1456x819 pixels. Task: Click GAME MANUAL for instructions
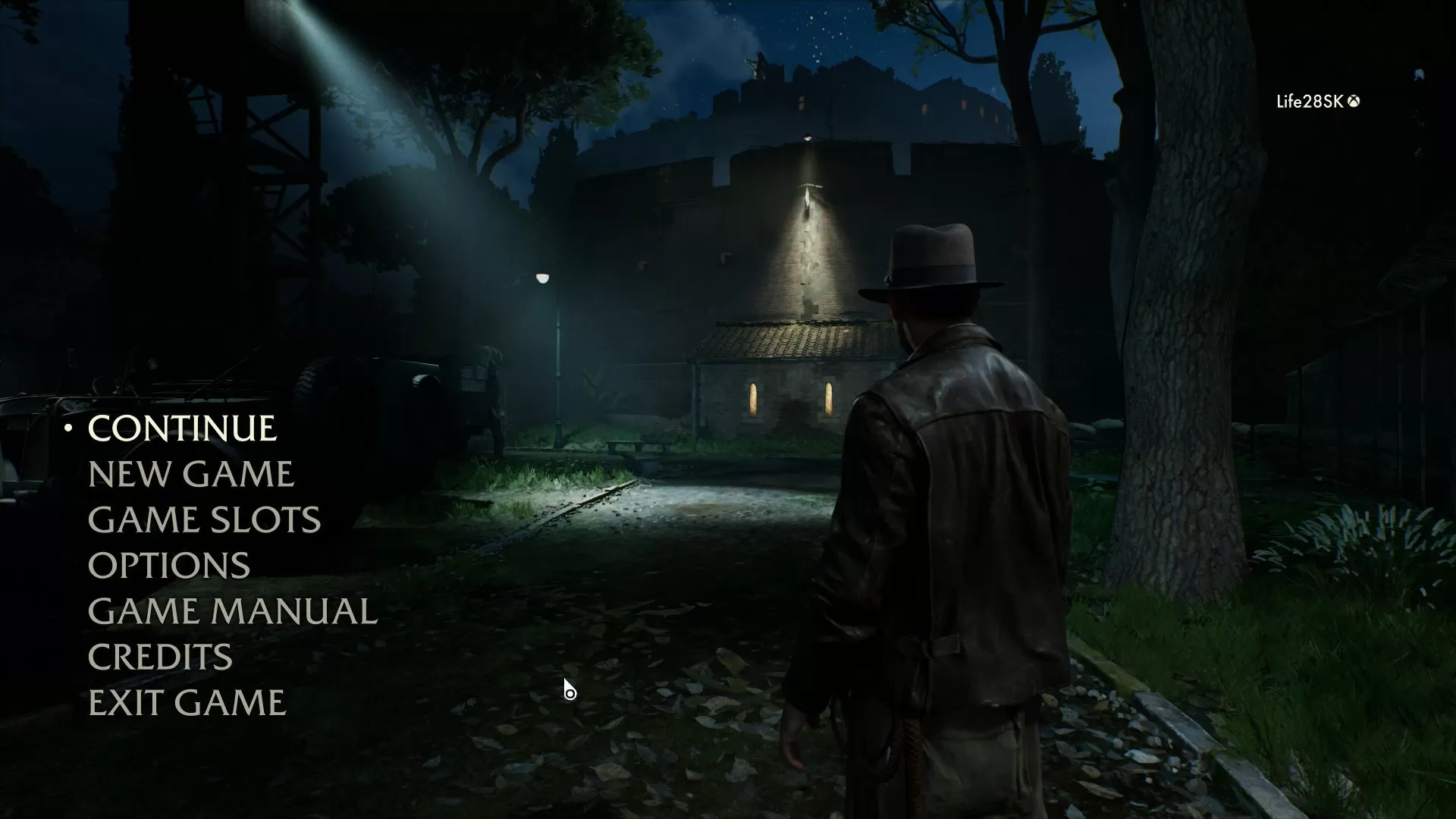point(233,611)
